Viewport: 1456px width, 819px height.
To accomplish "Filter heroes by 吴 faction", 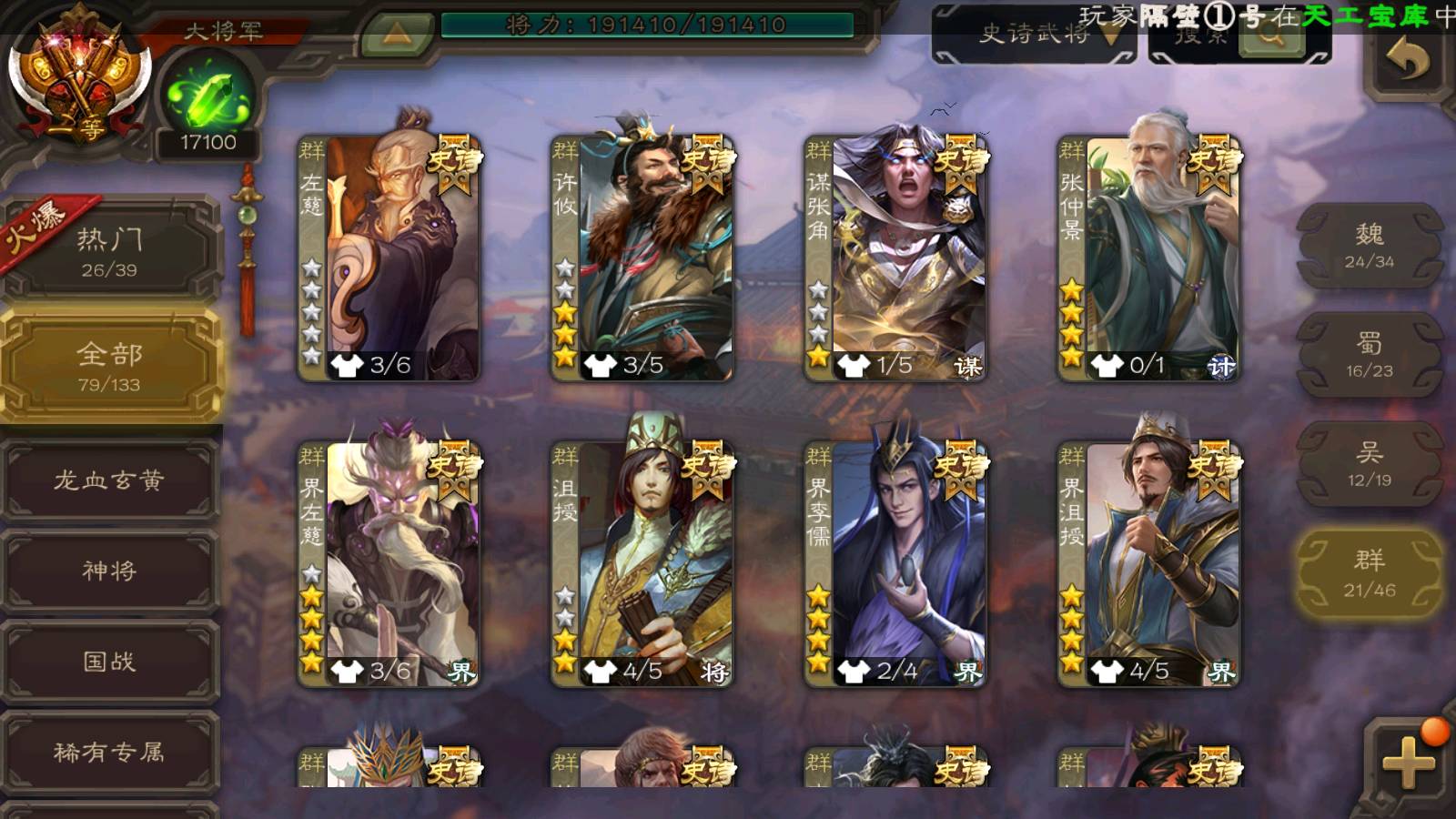I will 1369,464.
